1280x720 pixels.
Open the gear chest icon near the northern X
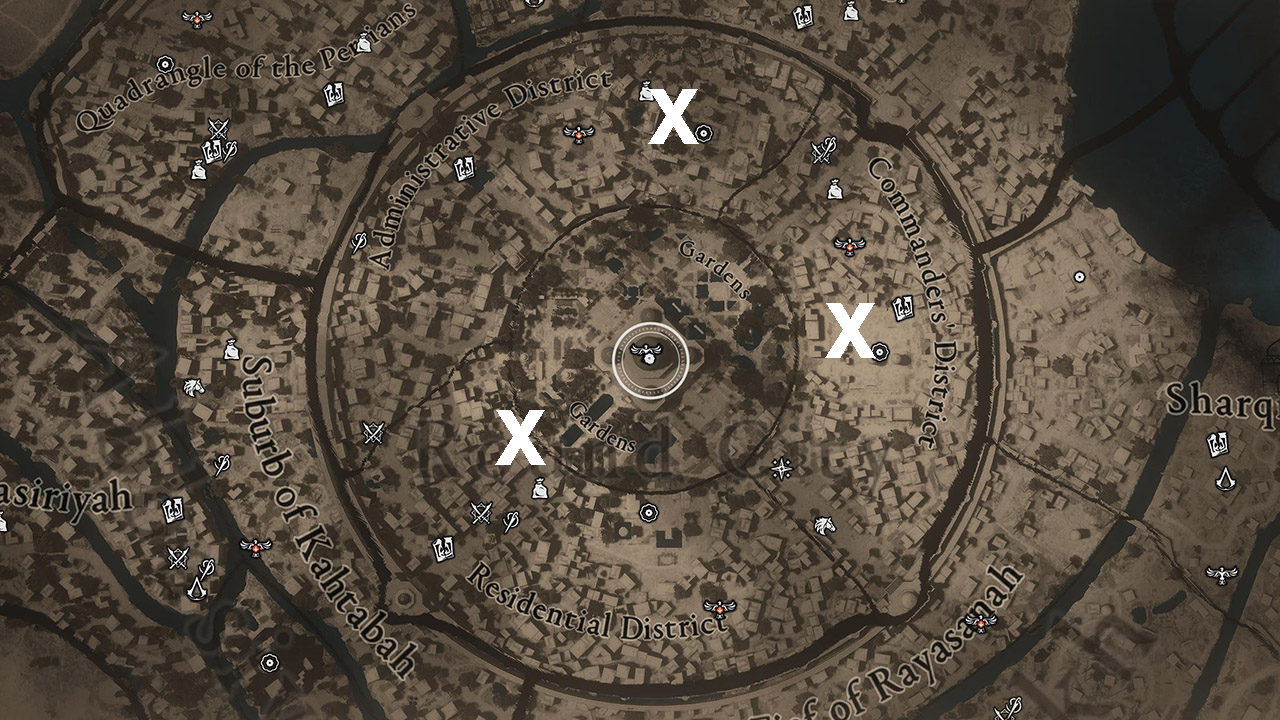click(703, 132)
